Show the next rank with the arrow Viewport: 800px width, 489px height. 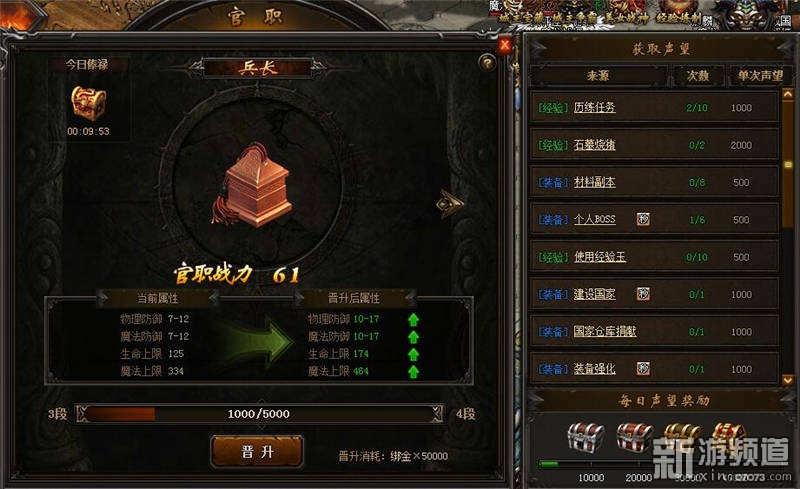tap(450, 203)
